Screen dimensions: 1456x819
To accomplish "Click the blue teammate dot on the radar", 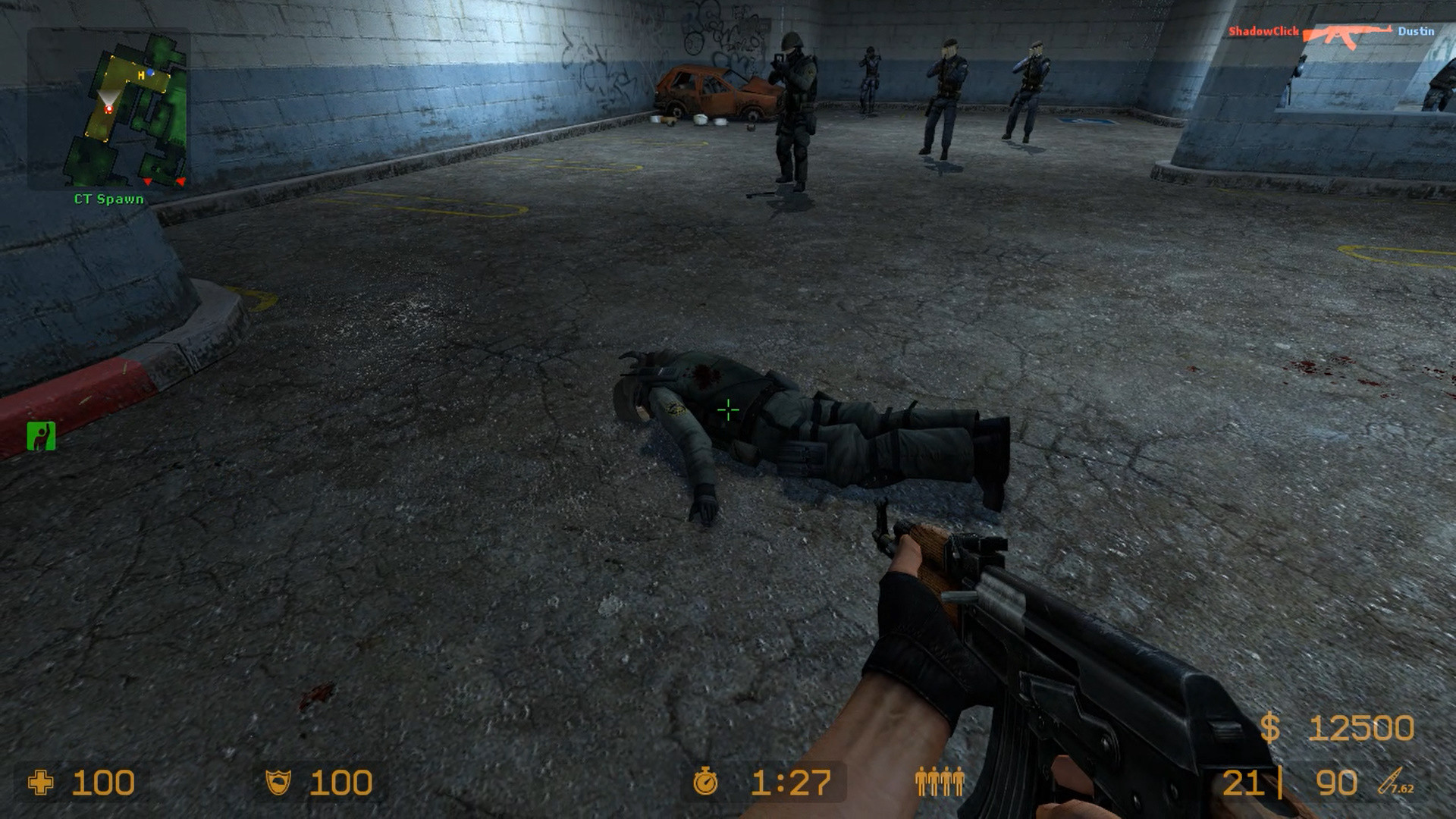I will (x=150, y=72).
